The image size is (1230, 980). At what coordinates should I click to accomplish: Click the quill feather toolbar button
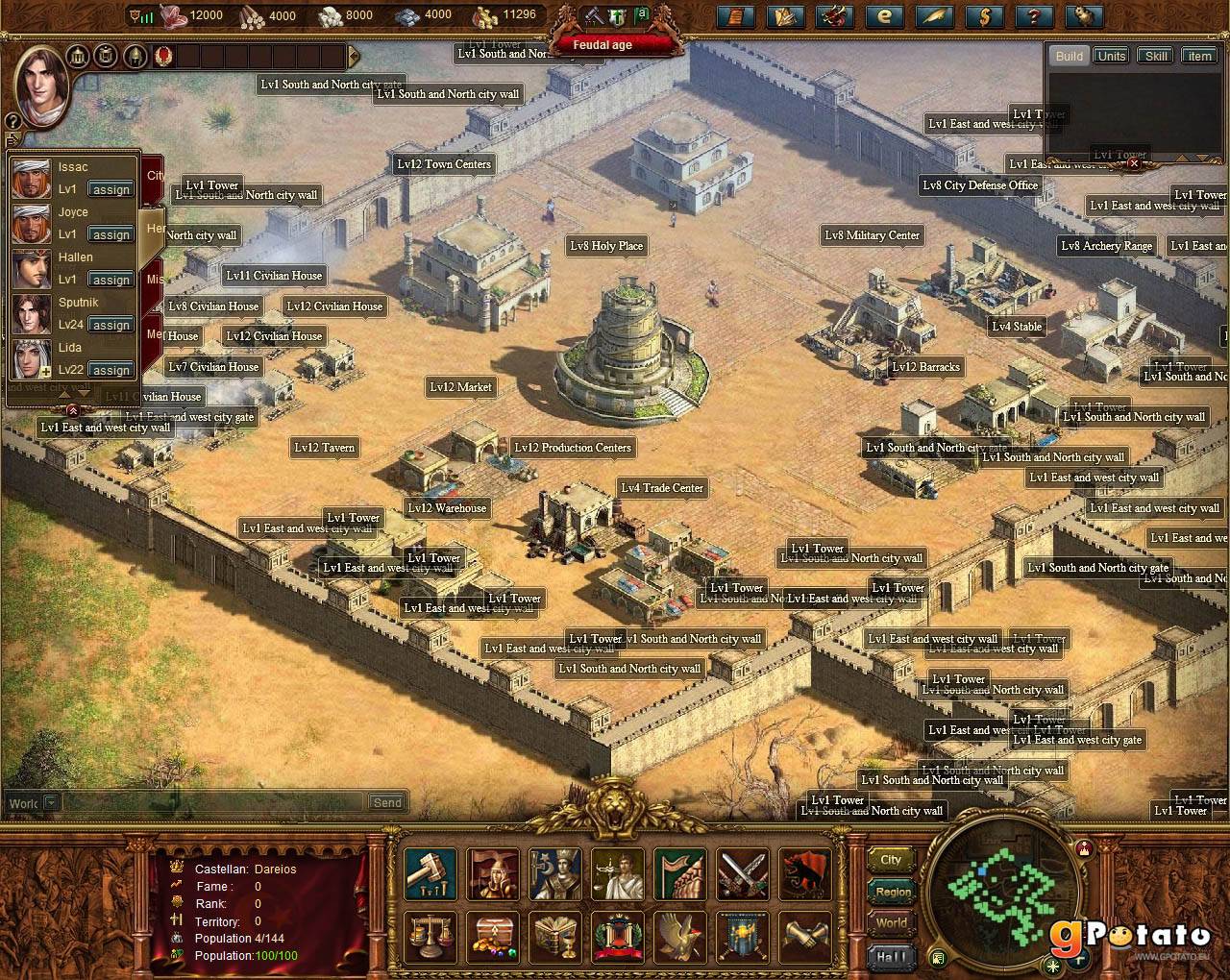[x=934, y=16]
